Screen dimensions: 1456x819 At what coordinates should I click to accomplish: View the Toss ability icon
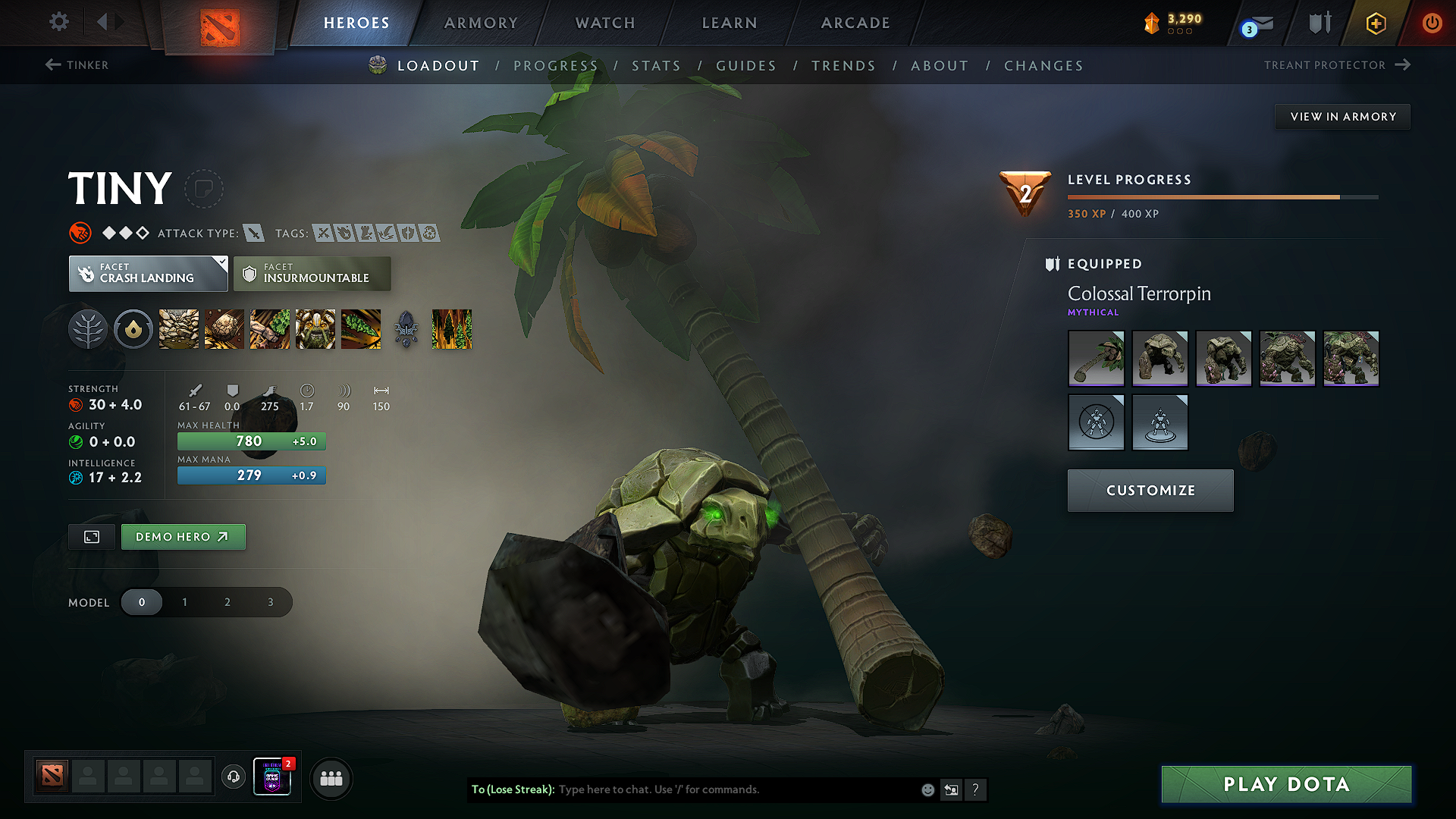[224, 329]
